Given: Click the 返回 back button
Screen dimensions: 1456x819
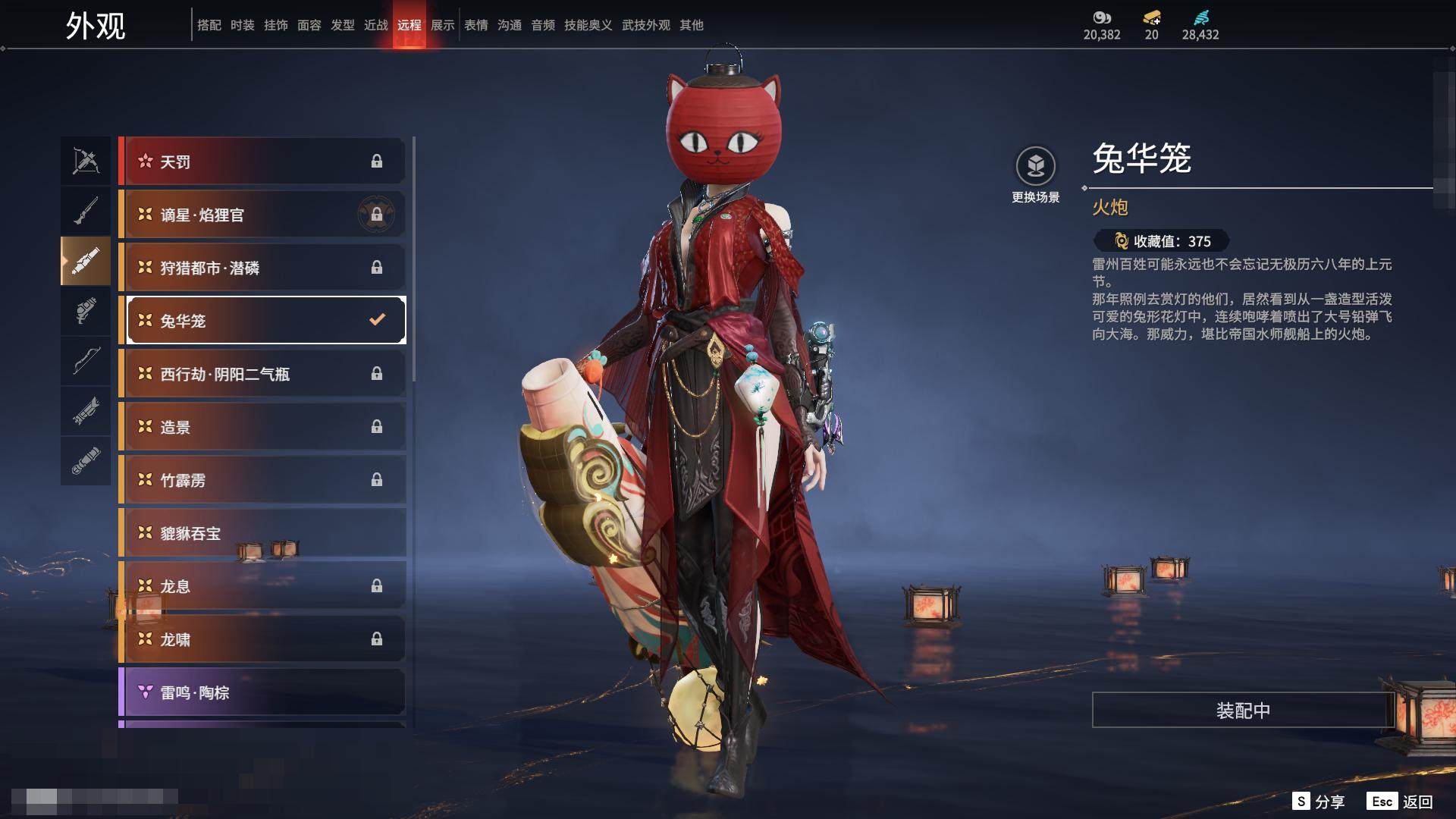Looking at the screenshot, I should 1401,802.
